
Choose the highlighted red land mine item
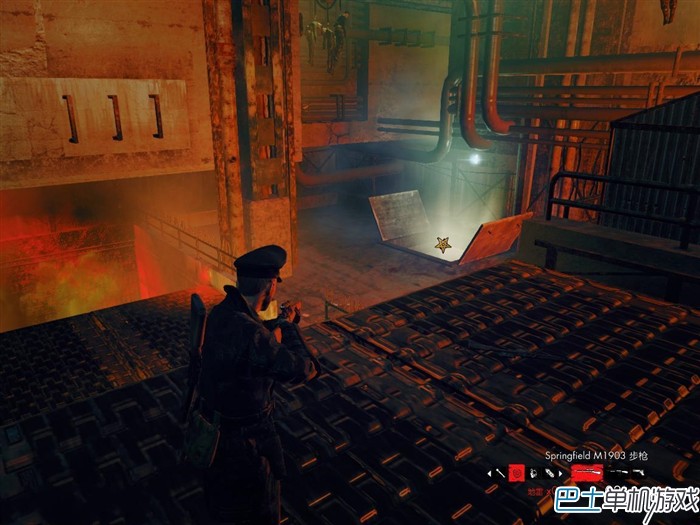pos(517,472)
